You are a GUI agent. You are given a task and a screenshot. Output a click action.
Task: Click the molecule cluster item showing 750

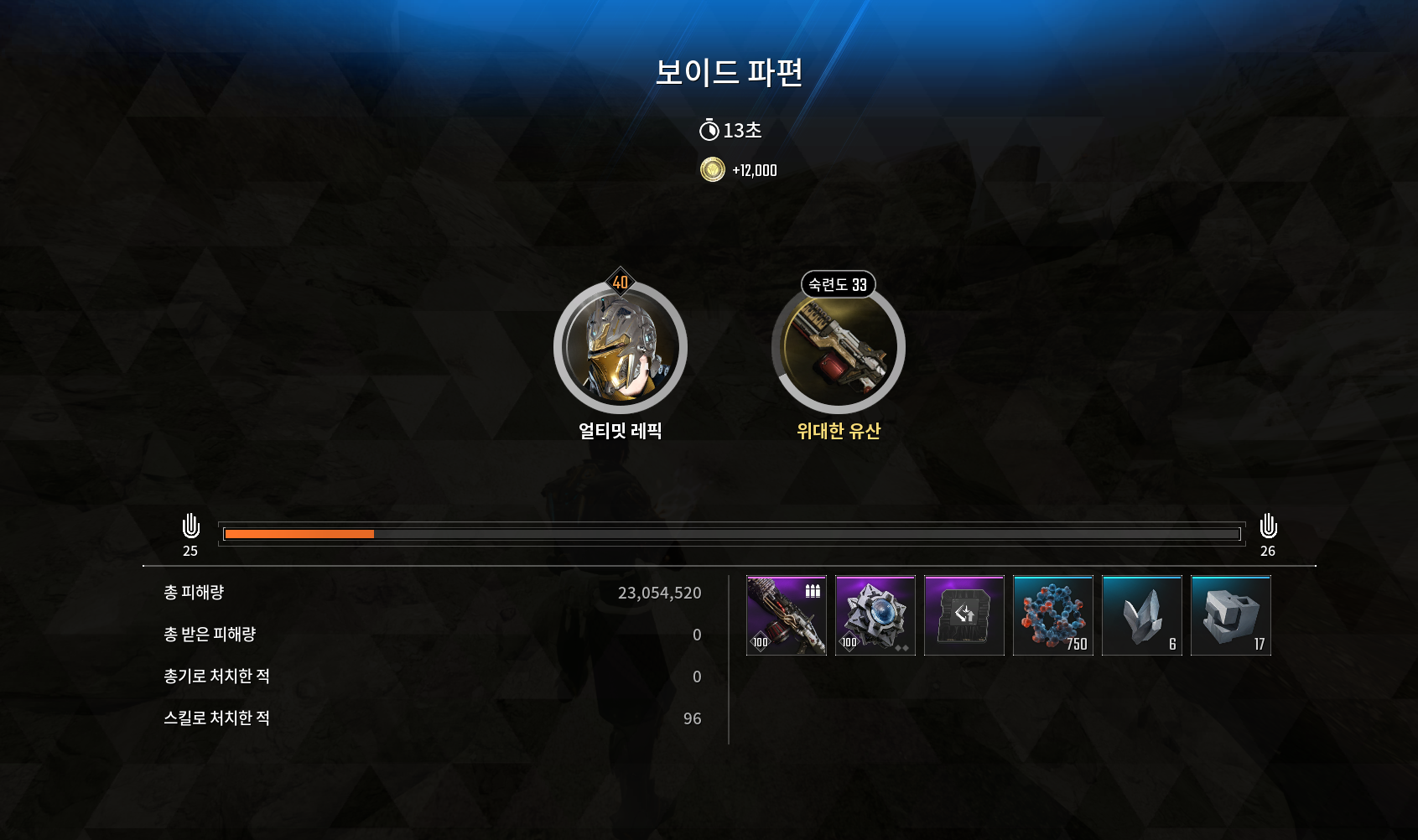pos(1053,616)
